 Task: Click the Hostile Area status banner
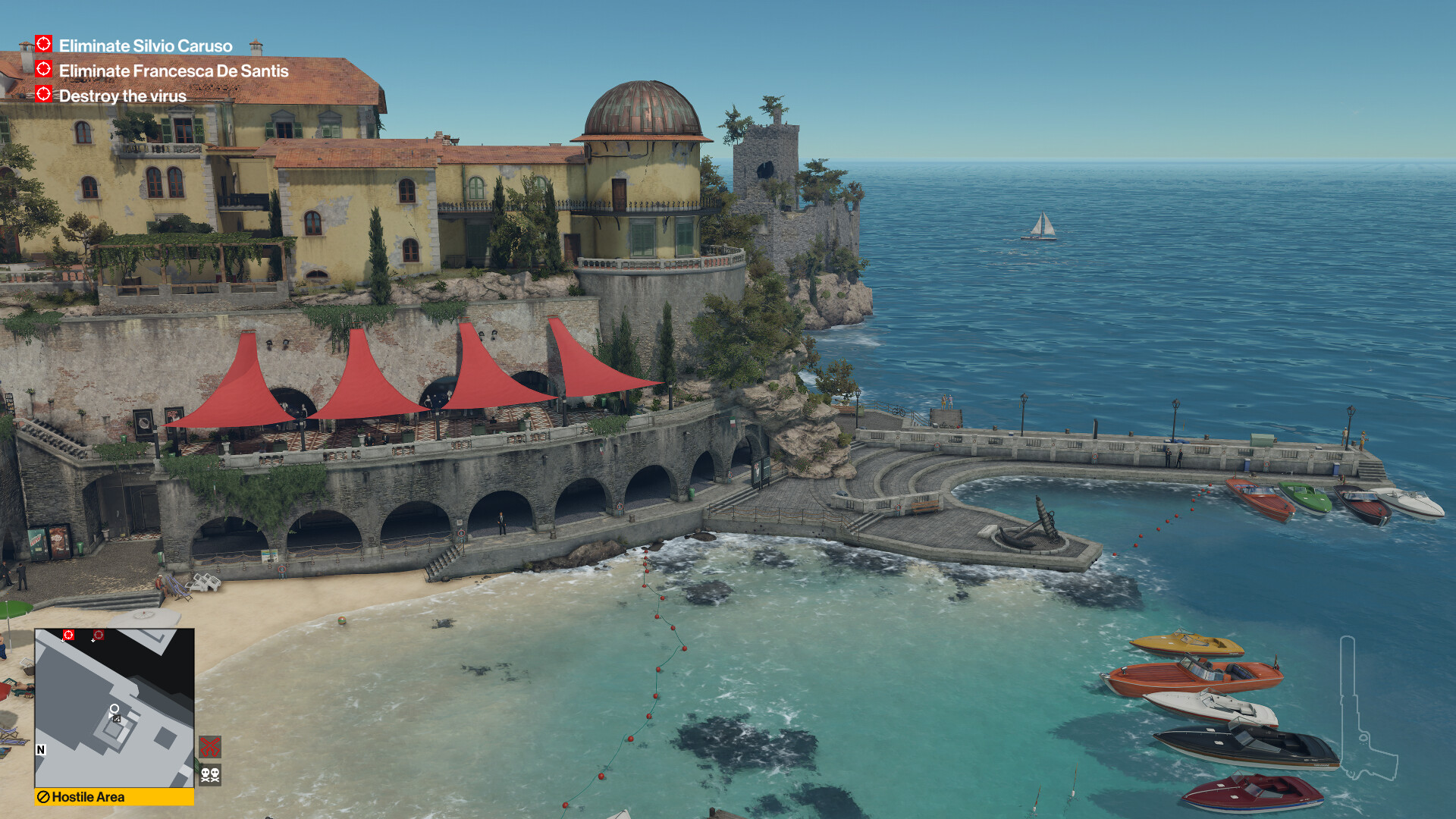click(x=115, y=797)
